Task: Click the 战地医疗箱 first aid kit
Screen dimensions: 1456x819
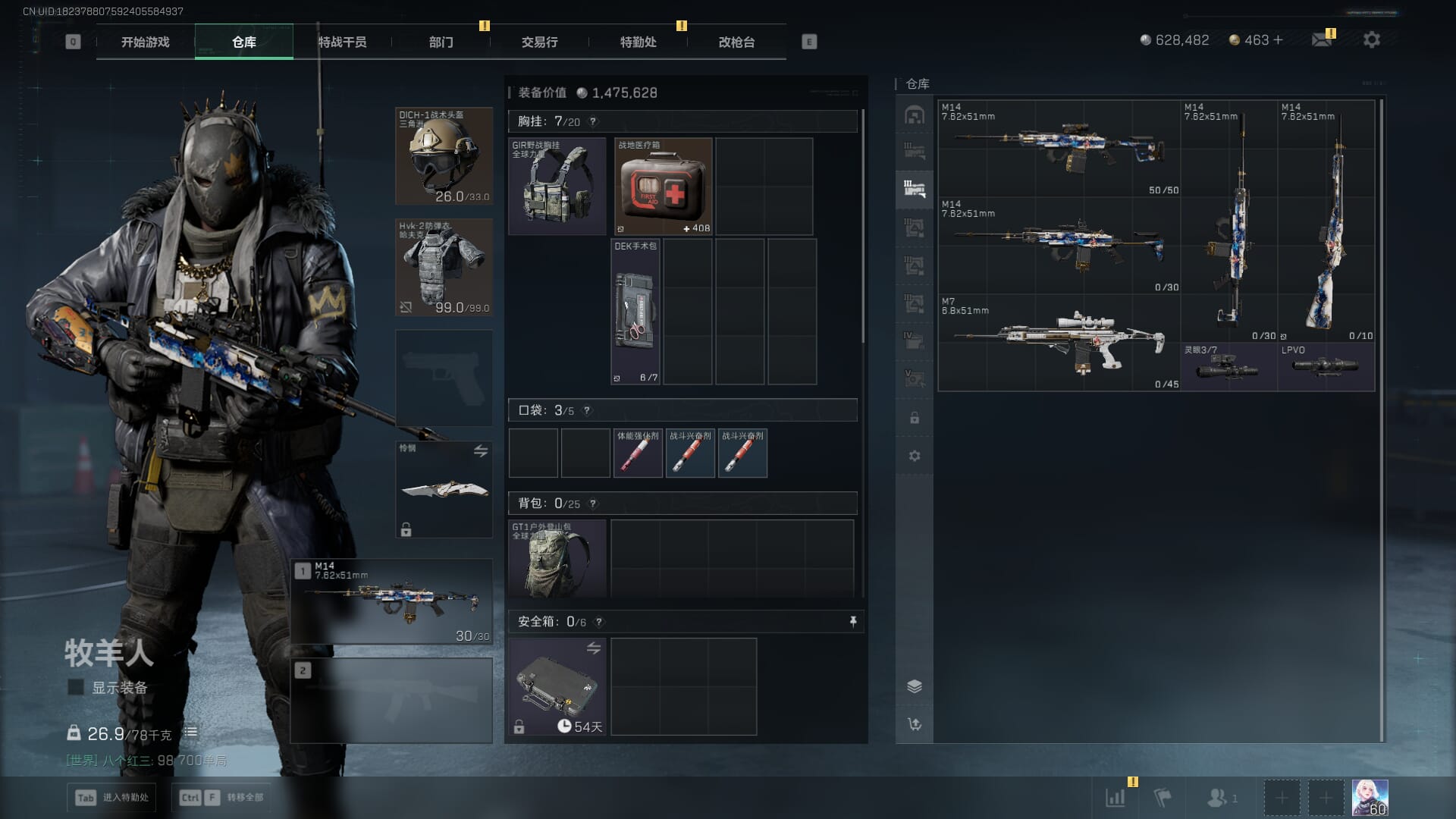Action: click(x=664, y=187)
